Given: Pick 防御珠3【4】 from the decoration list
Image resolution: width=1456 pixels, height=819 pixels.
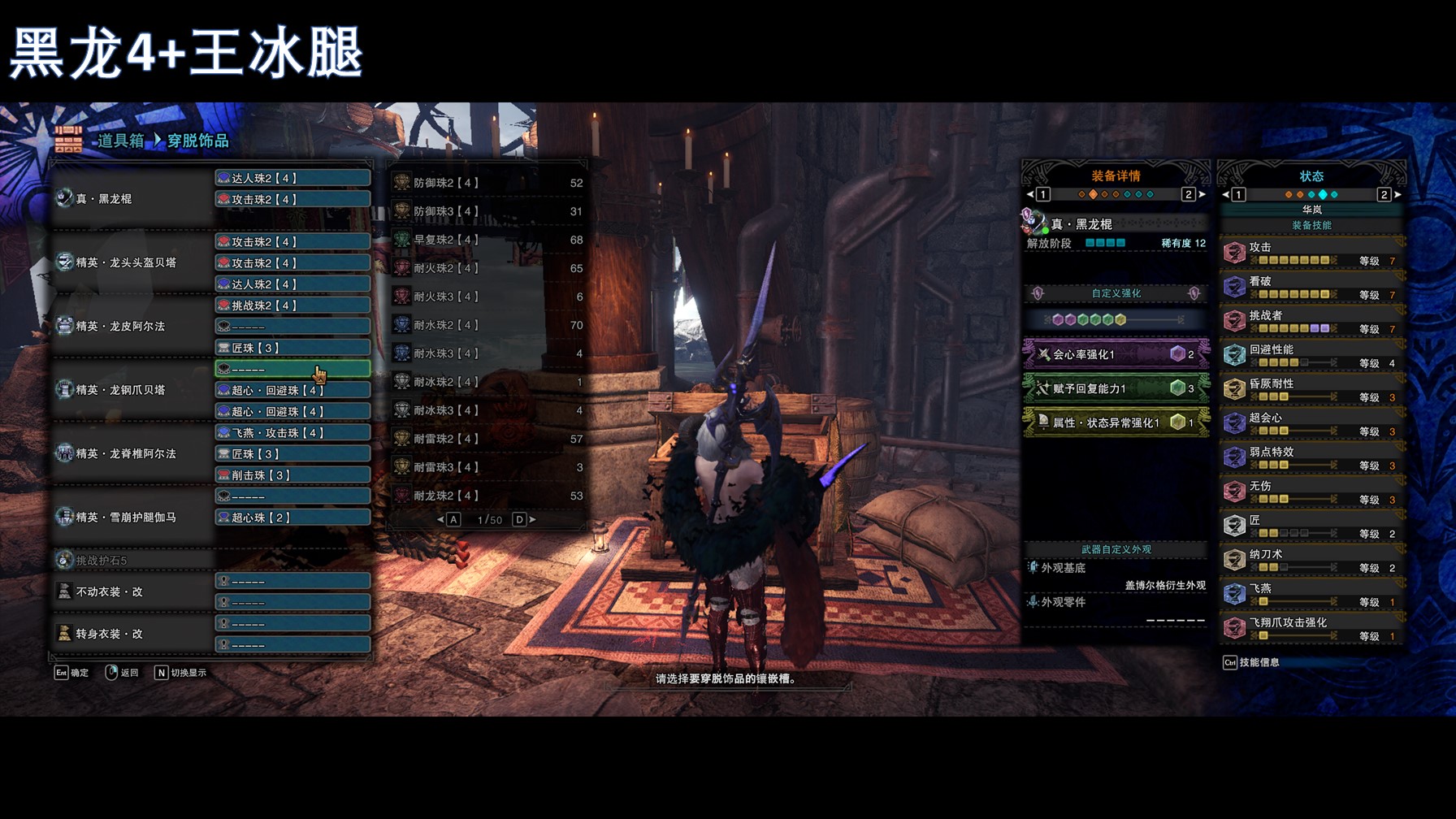Looking at the screenshot, I should [x=487, y=212].
